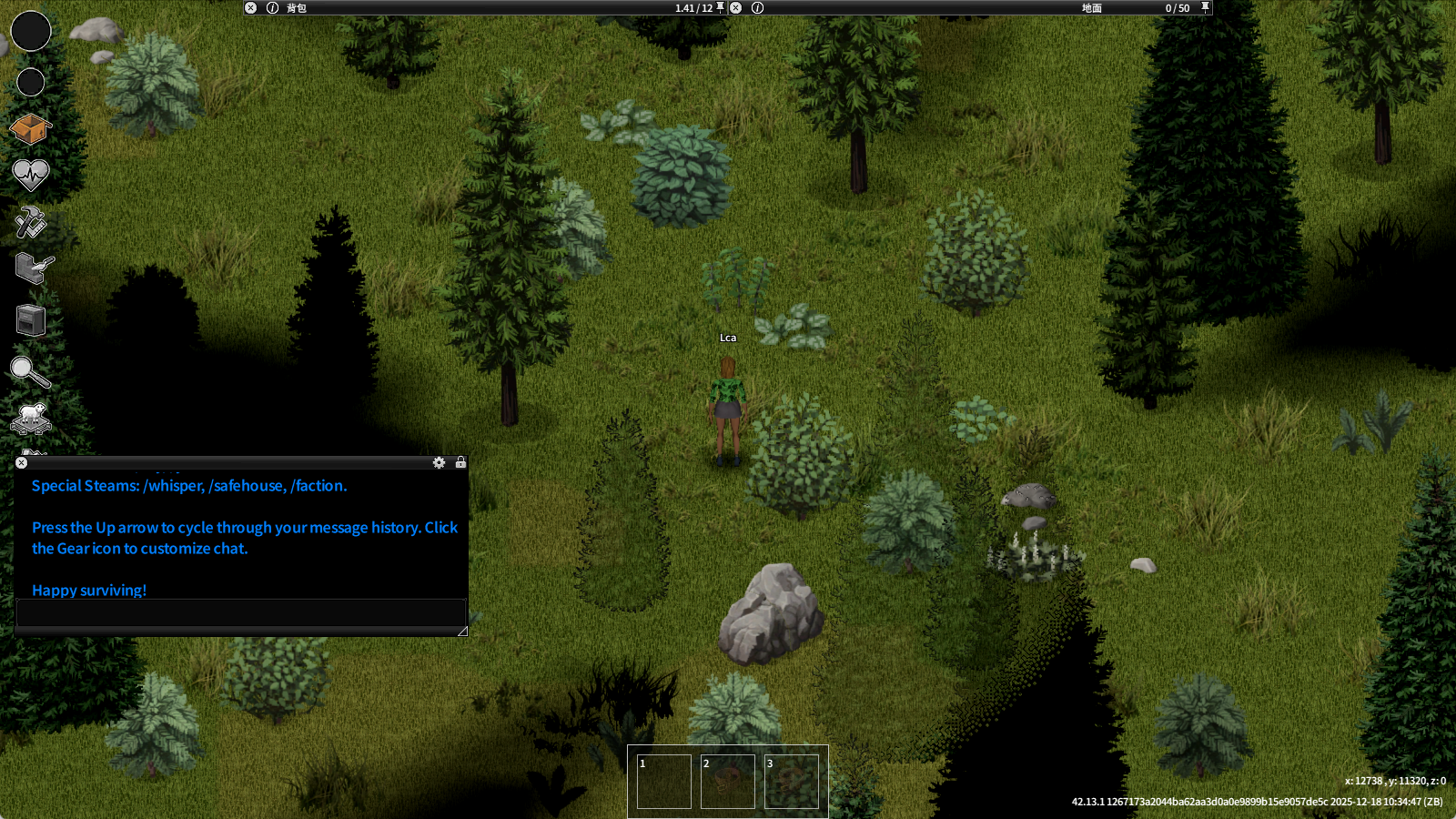Open chat settings via the gear icon

(439, 463)
